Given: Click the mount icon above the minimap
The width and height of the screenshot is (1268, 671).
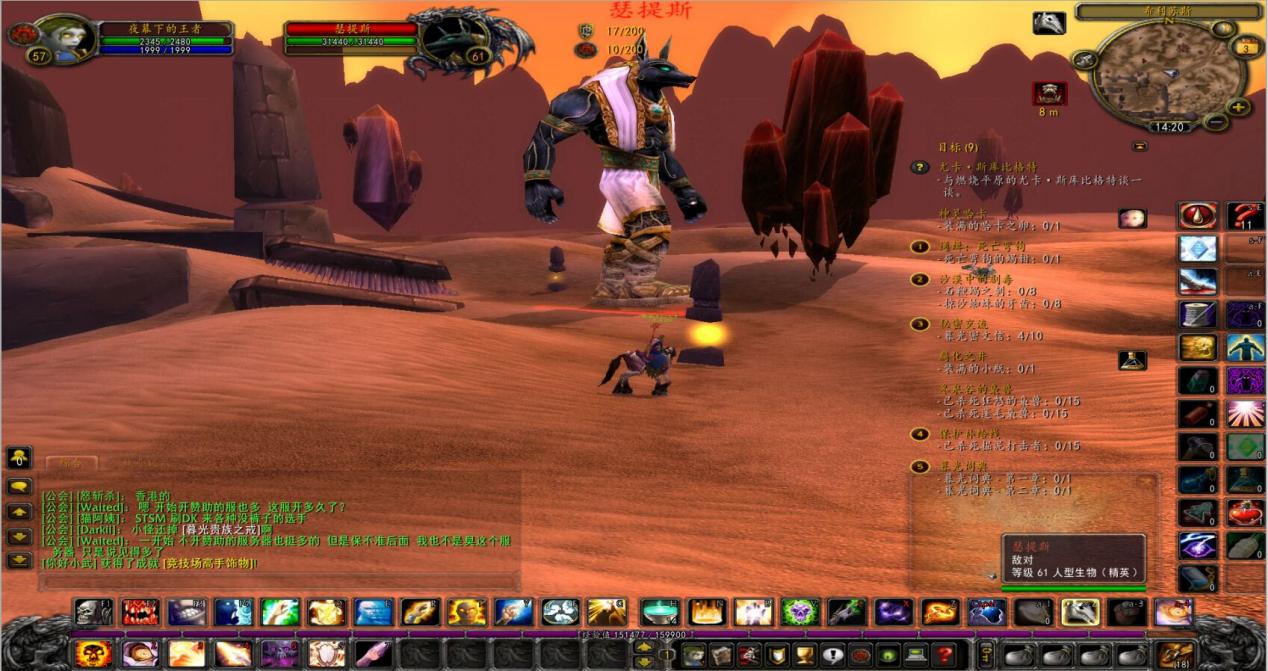Looking at the screenshot, I should tap(1048, 23).
